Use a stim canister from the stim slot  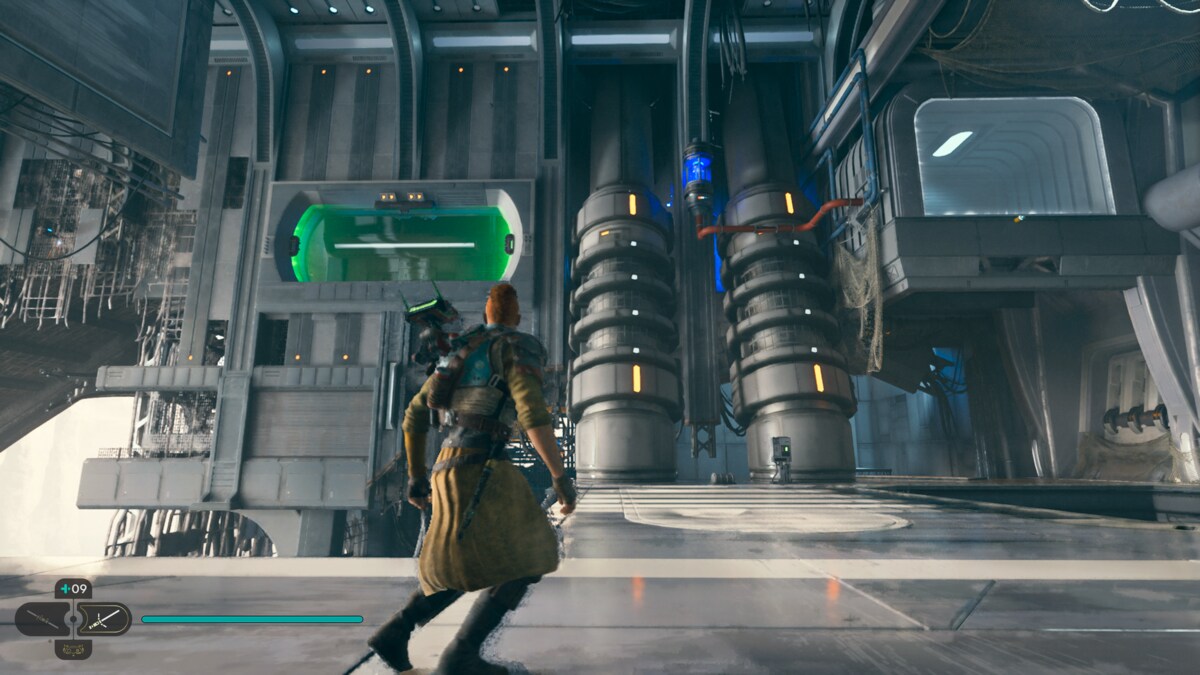click(73, 589)
